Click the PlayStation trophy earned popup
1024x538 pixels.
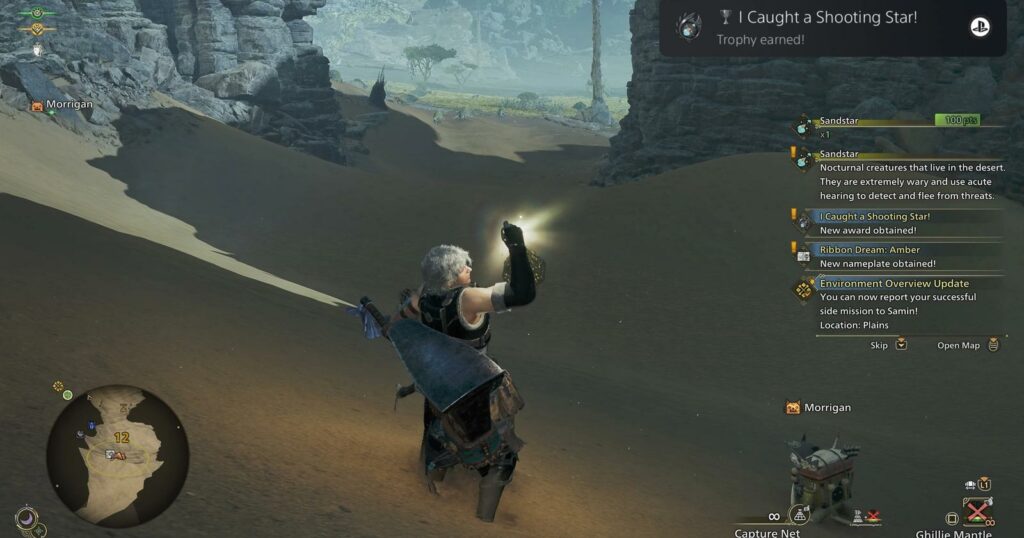(x=832, y=27)
